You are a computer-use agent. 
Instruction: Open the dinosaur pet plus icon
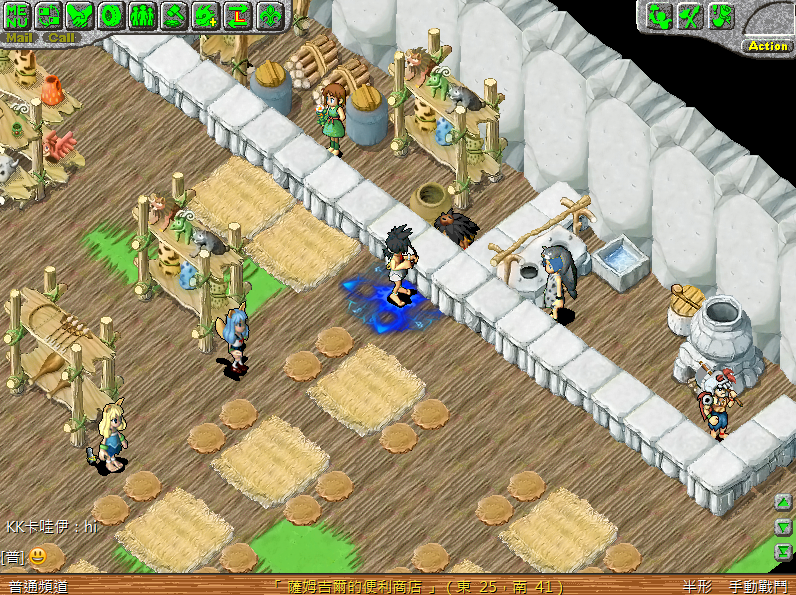pyautogui.click(x=206, y=15)
